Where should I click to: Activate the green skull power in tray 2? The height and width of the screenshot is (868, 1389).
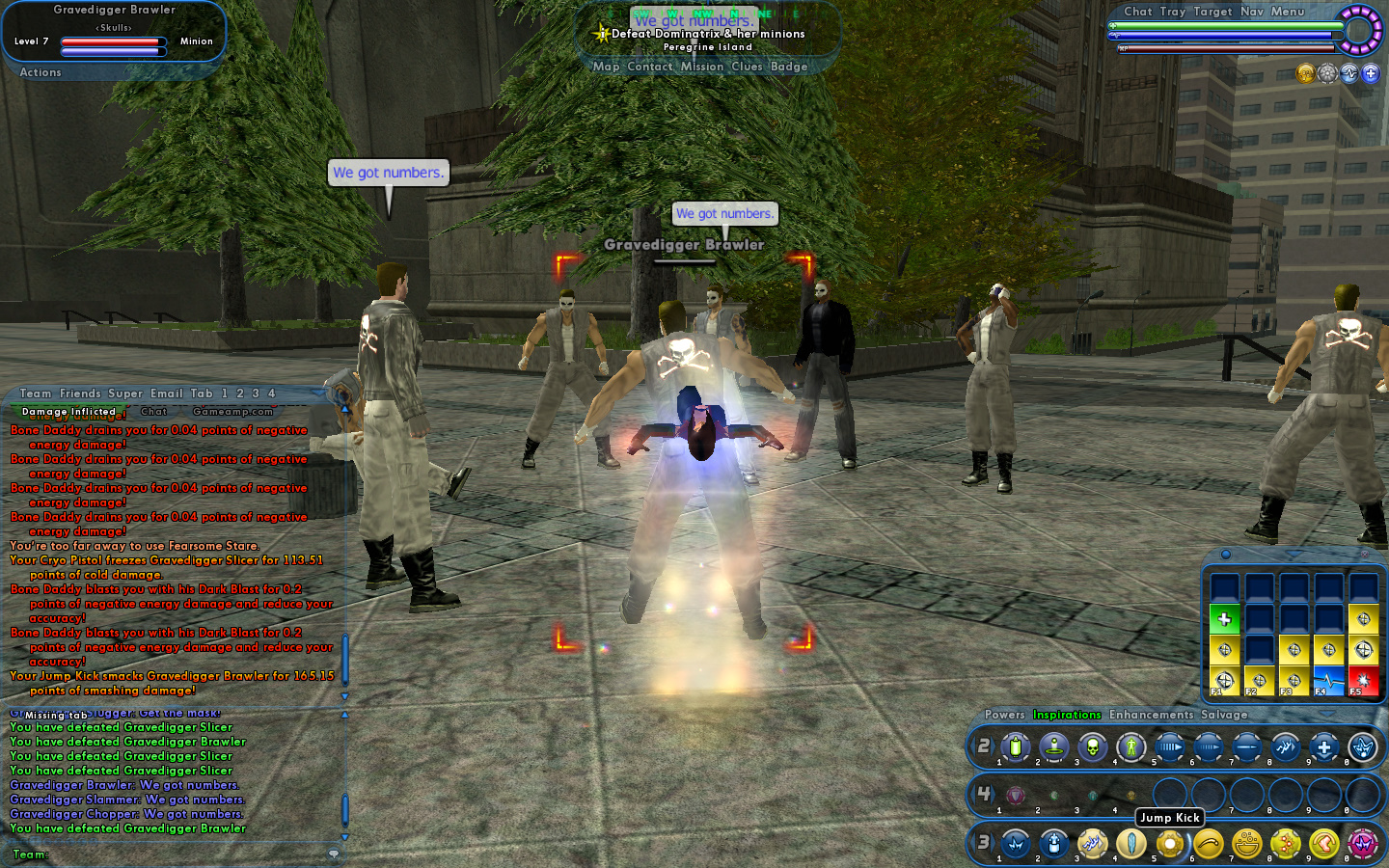pos(1092,746)
